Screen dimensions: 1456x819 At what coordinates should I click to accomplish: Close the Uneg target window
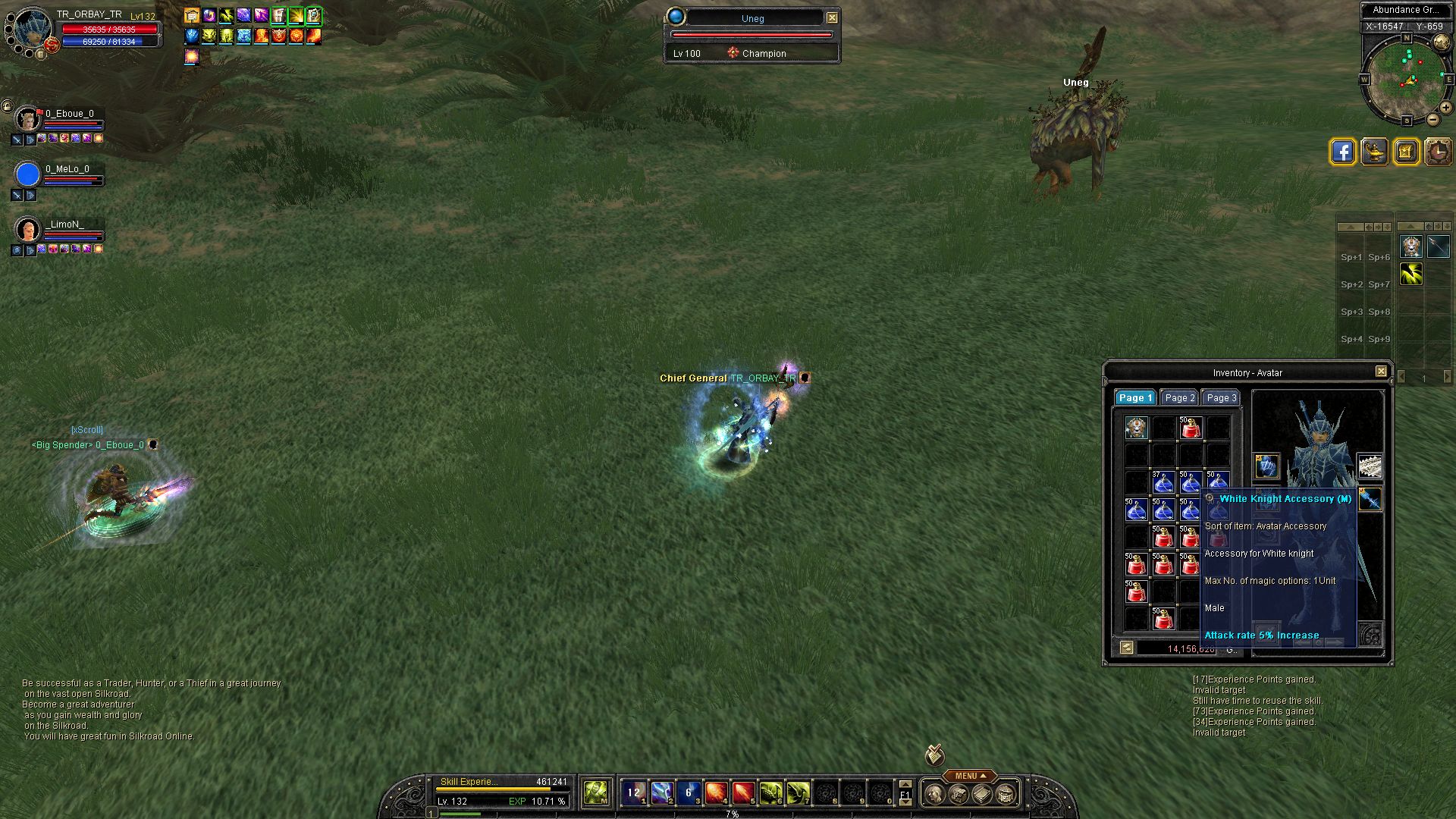832,17
